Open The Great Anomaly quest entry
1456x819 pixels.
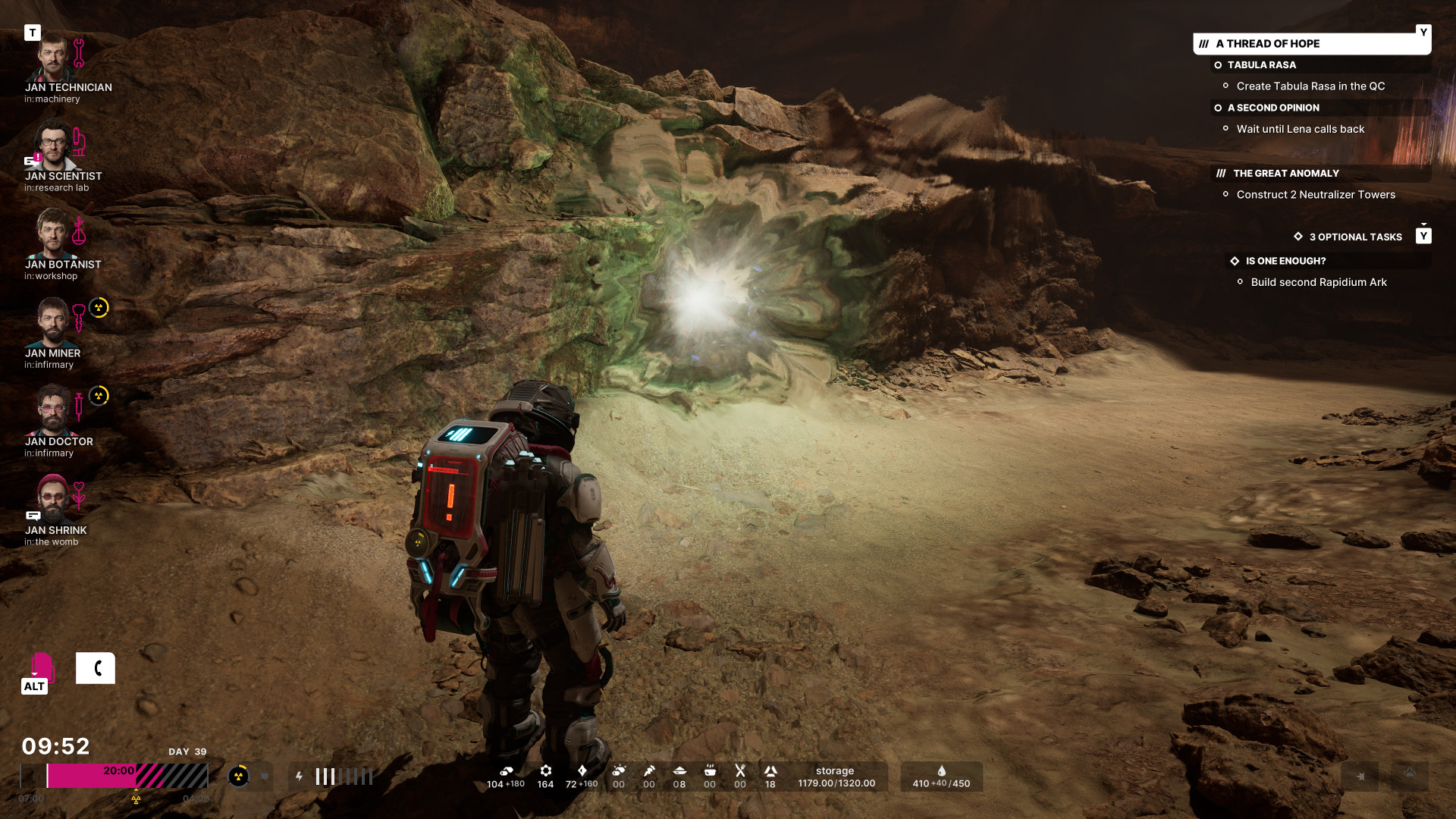click(x=1285, y=174)
